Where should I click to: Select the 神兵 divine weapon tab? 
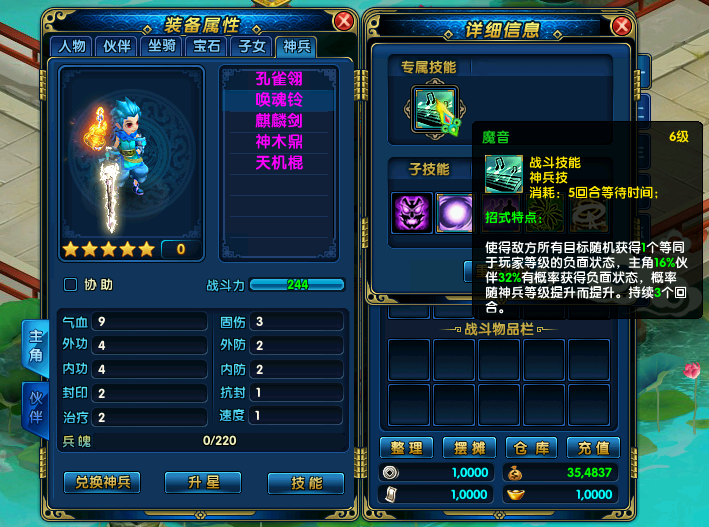pyautogui.click(x=297, y=45)
